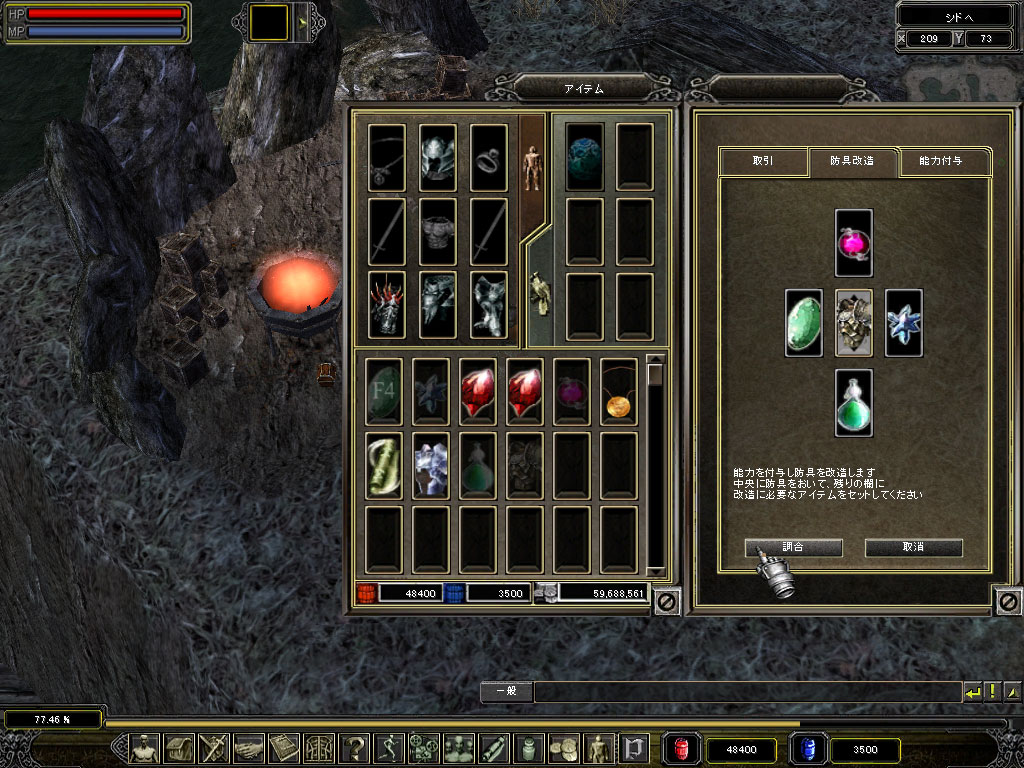The height and width of the screenshot is (768, 1024).
Task: Cancel with the 取消 button
Action: click(913, 548)
